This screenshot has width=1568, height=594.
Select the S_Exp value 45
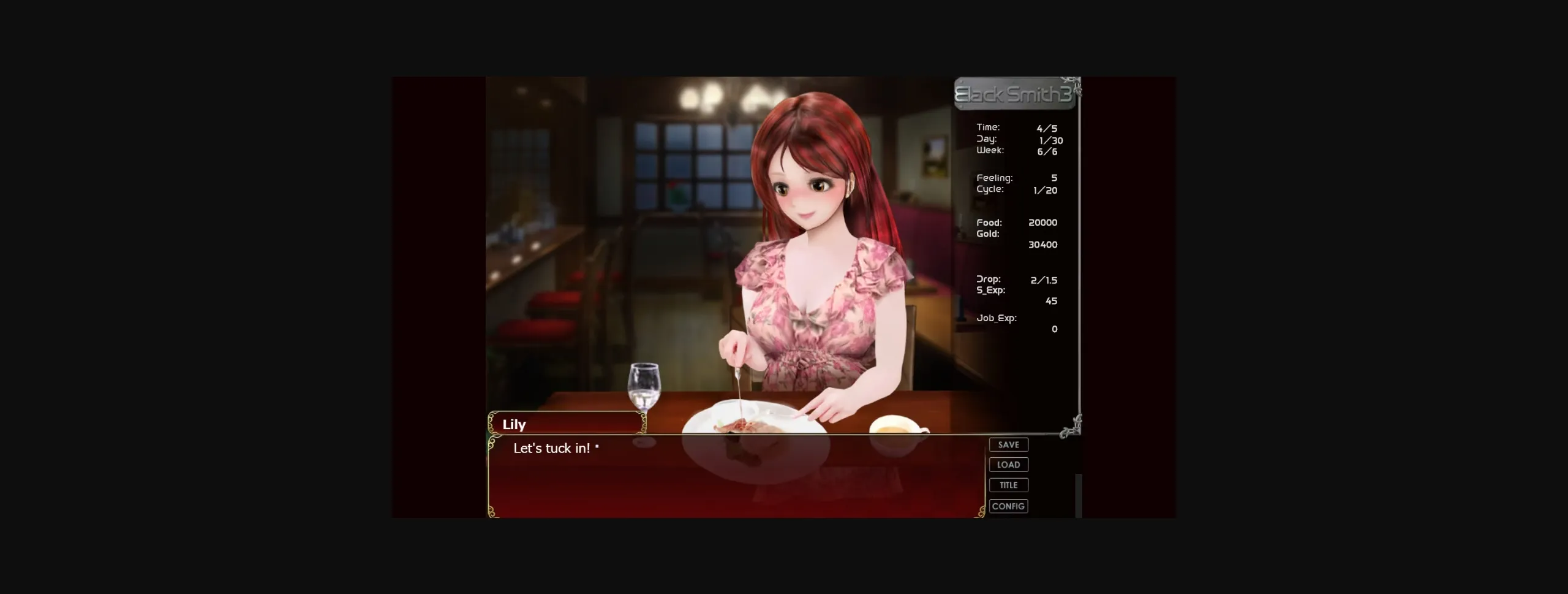tap(1050, 300)
